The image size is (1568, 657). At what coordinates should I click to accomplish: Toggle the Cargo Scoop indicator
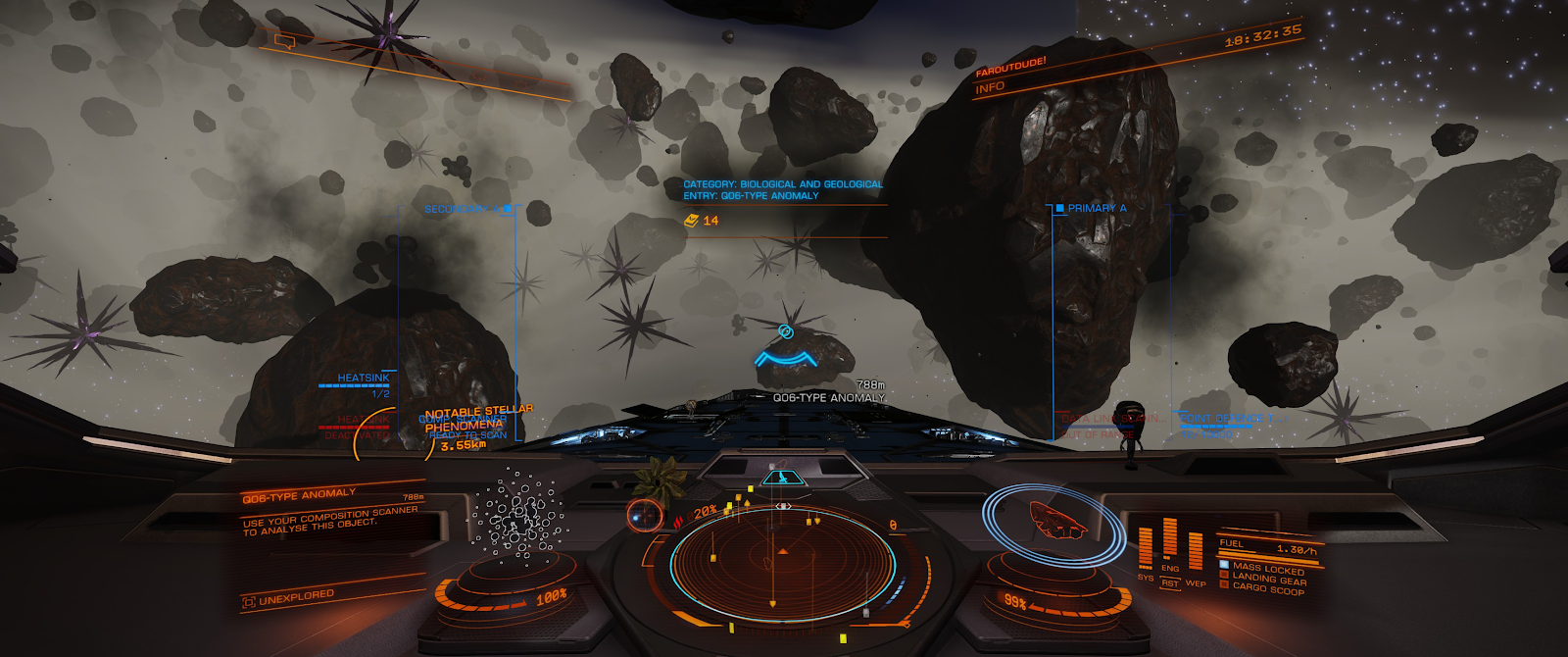pos(1268,589)
